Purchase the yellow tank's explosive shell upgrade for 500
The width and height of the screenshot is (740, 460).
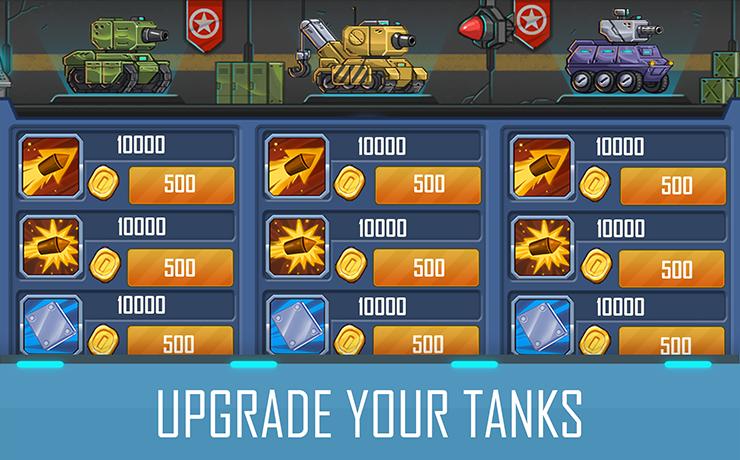[428, 267]
